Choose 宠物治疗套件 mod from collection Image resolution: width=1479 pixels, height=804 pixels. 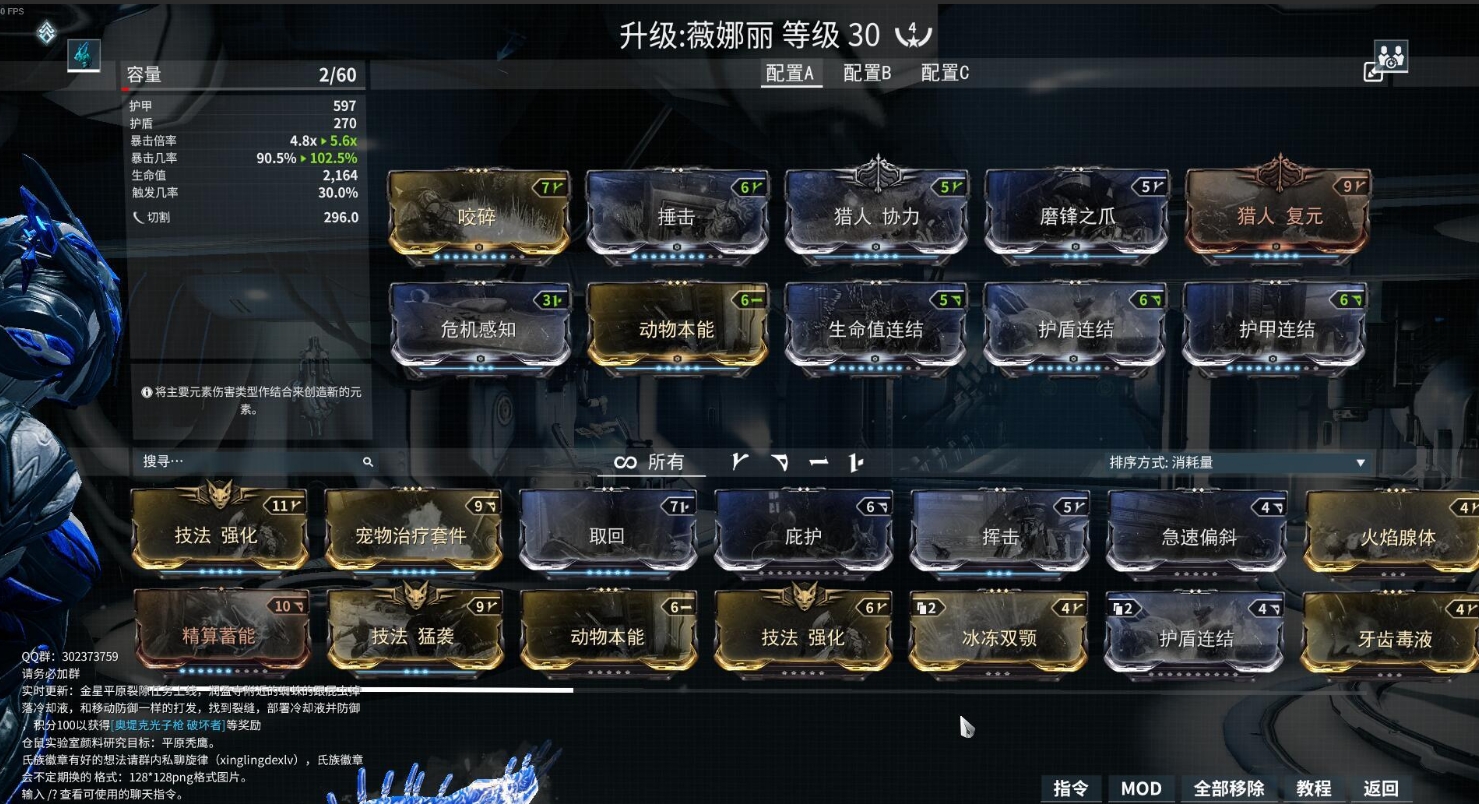411,535
